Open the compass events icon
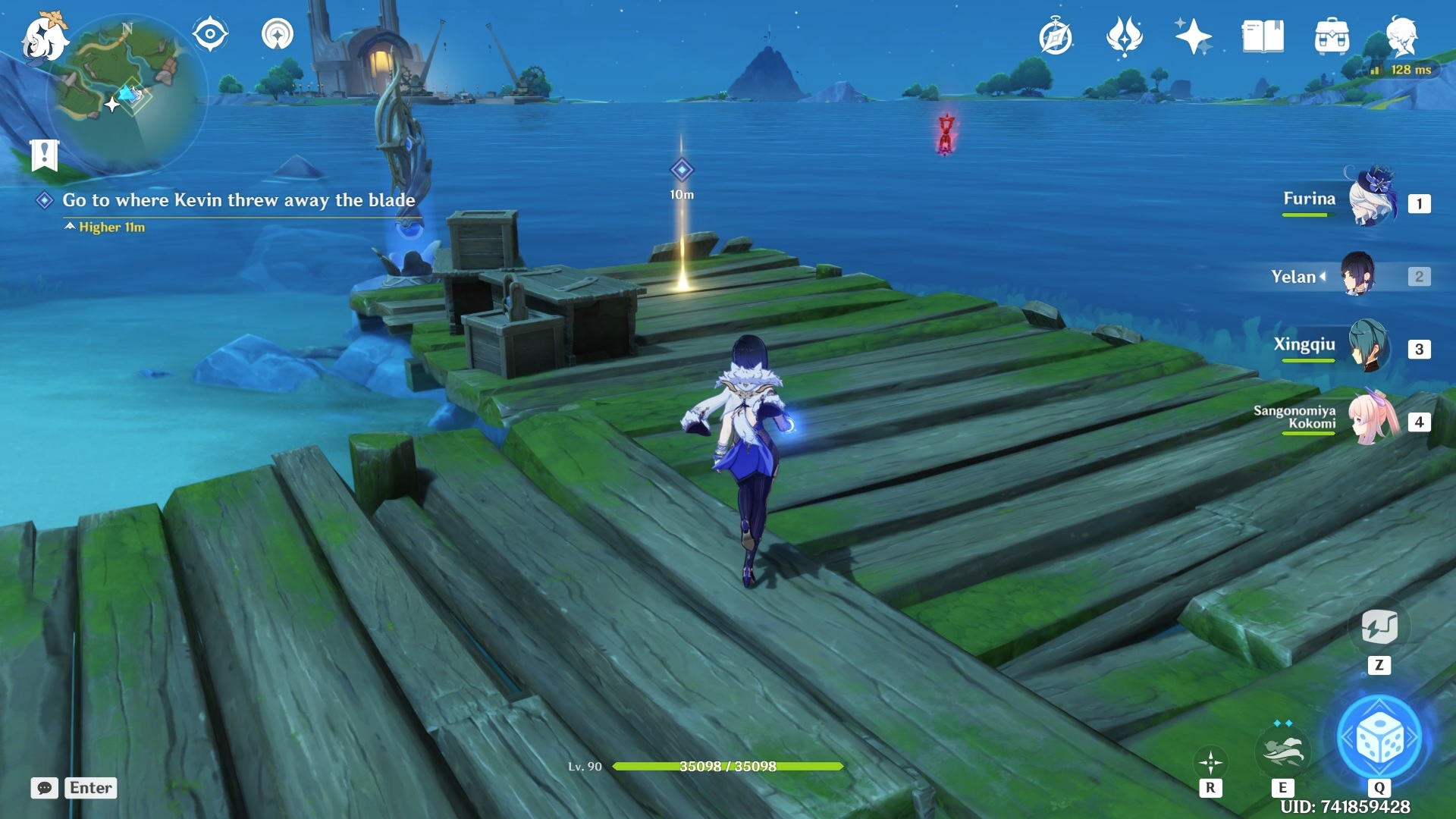 point(1056,36)
